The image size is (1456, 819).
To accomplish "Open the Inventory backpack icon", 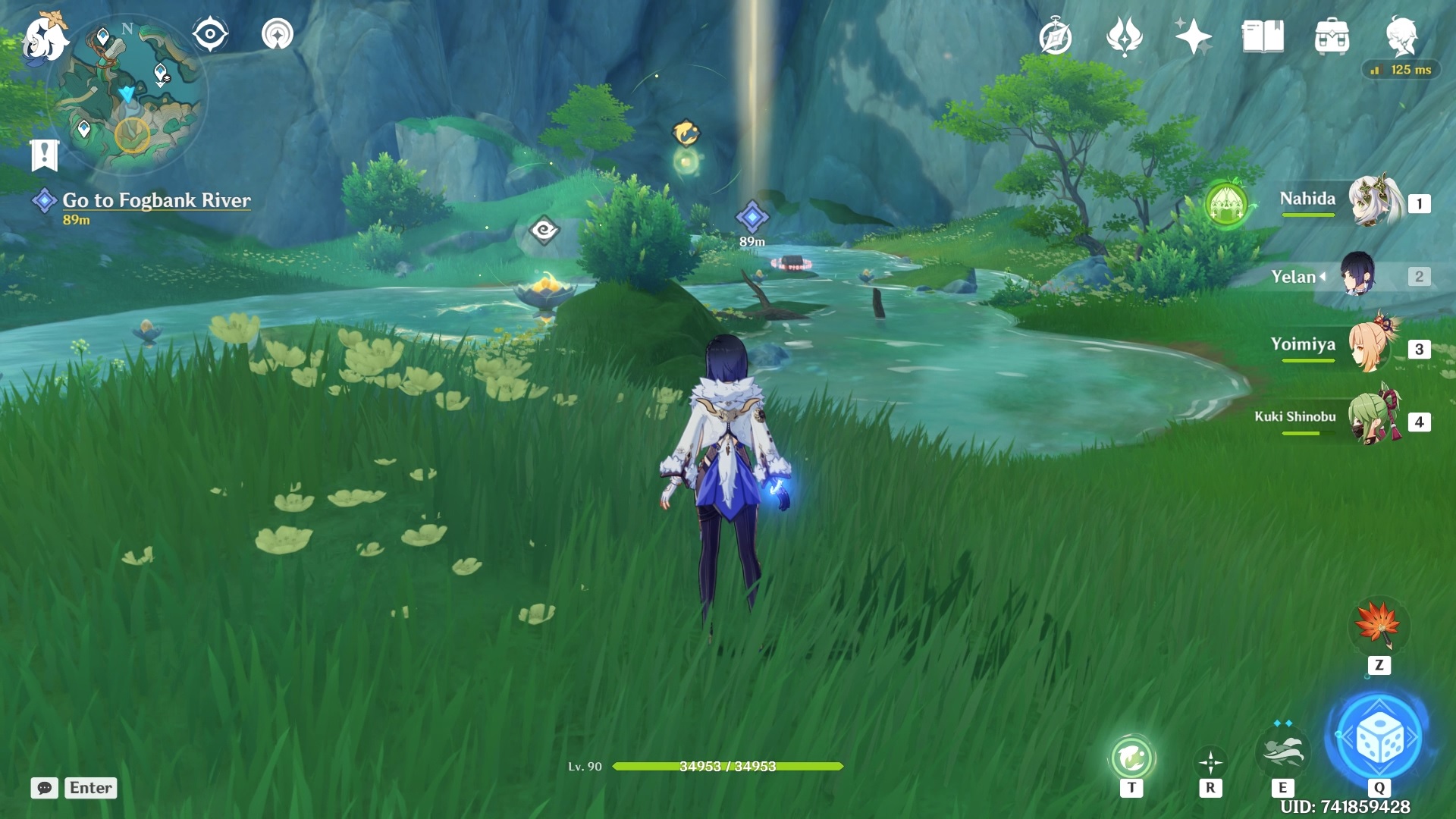I will coord(1333,36).
